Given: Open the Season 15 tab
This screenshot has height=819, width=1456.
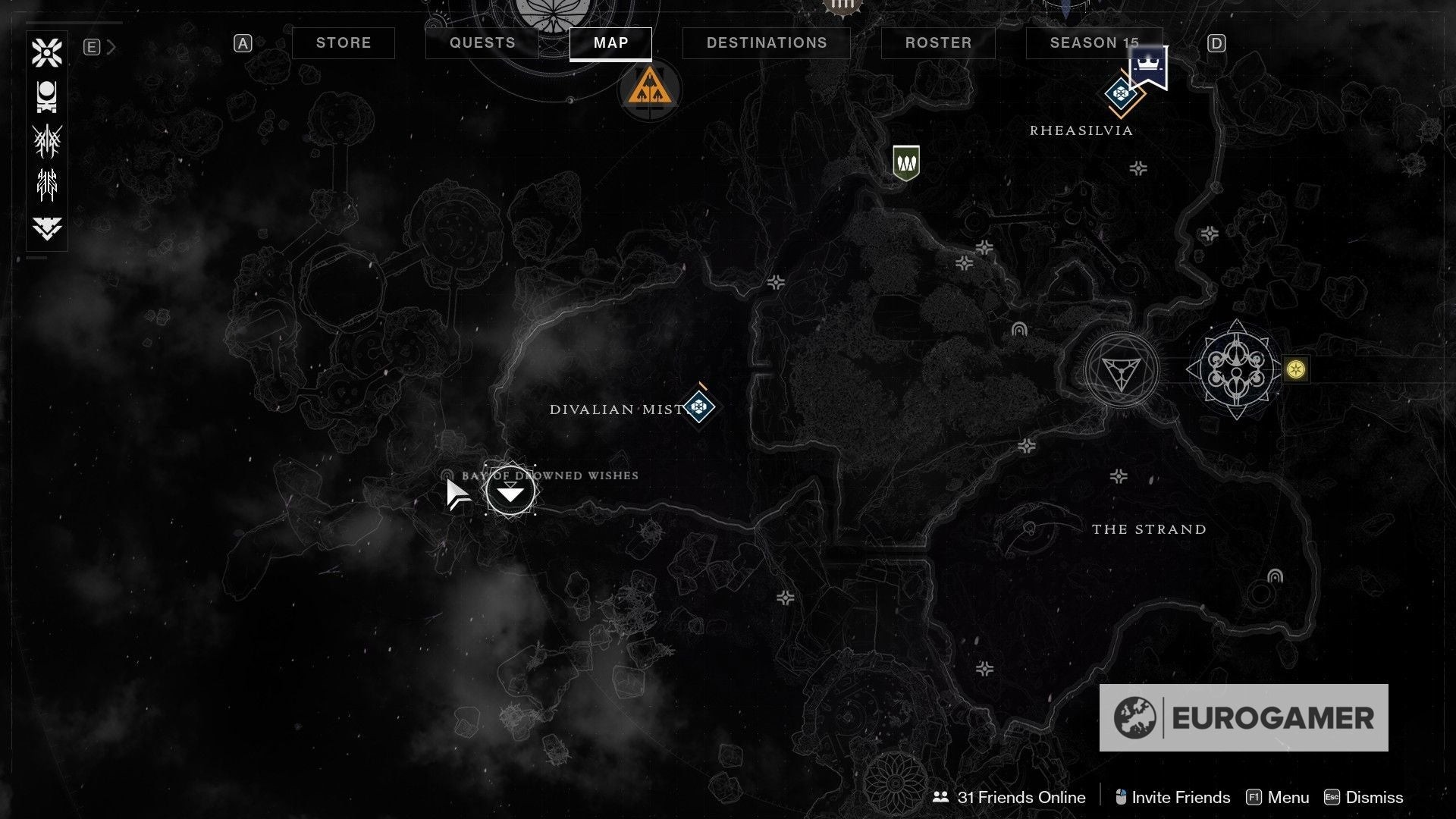Looking at the screenshot, I should (1094, 43).
